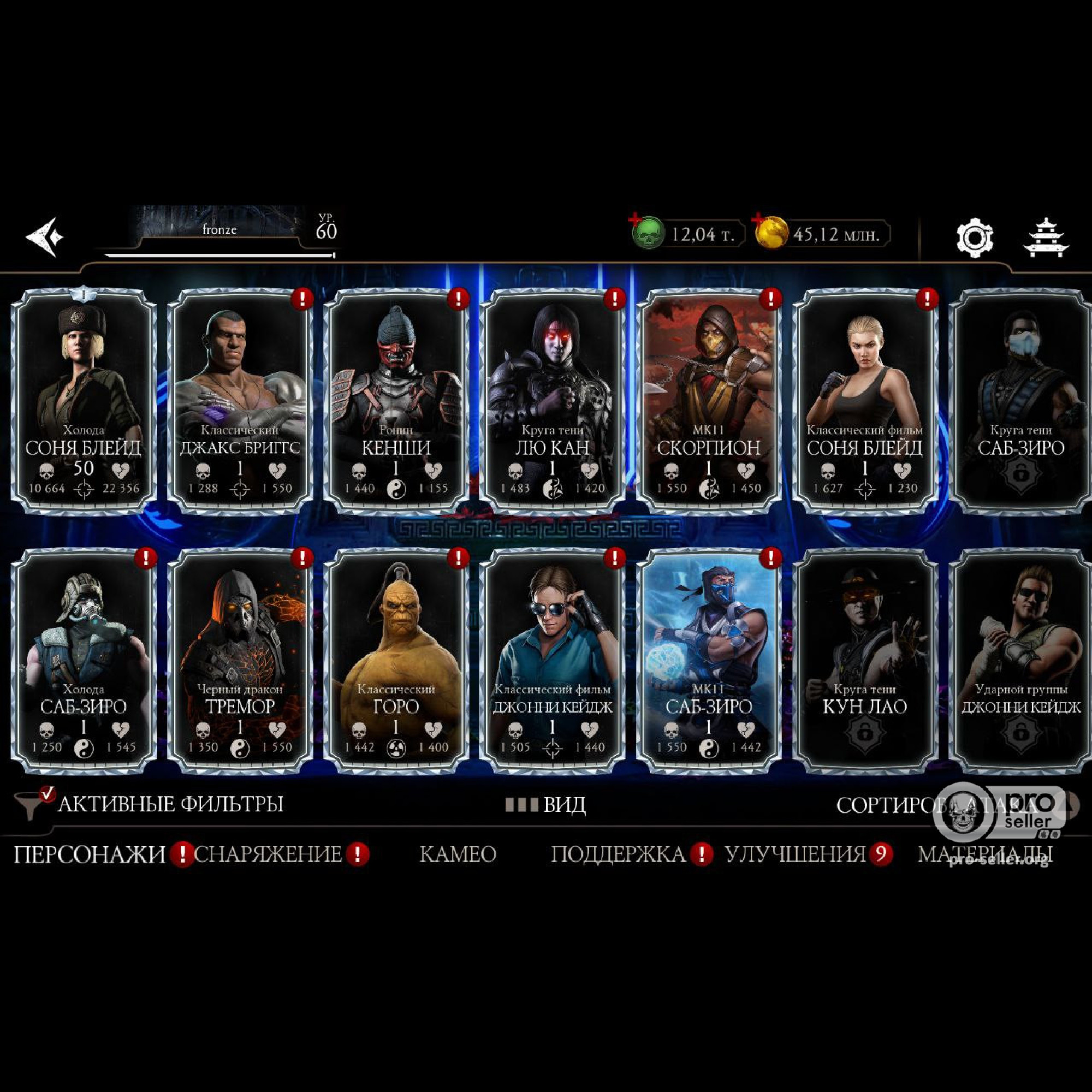Open the MK11 Скорпион card
This screenshot has height=1092, width=1092.
[x=708, y=401]
